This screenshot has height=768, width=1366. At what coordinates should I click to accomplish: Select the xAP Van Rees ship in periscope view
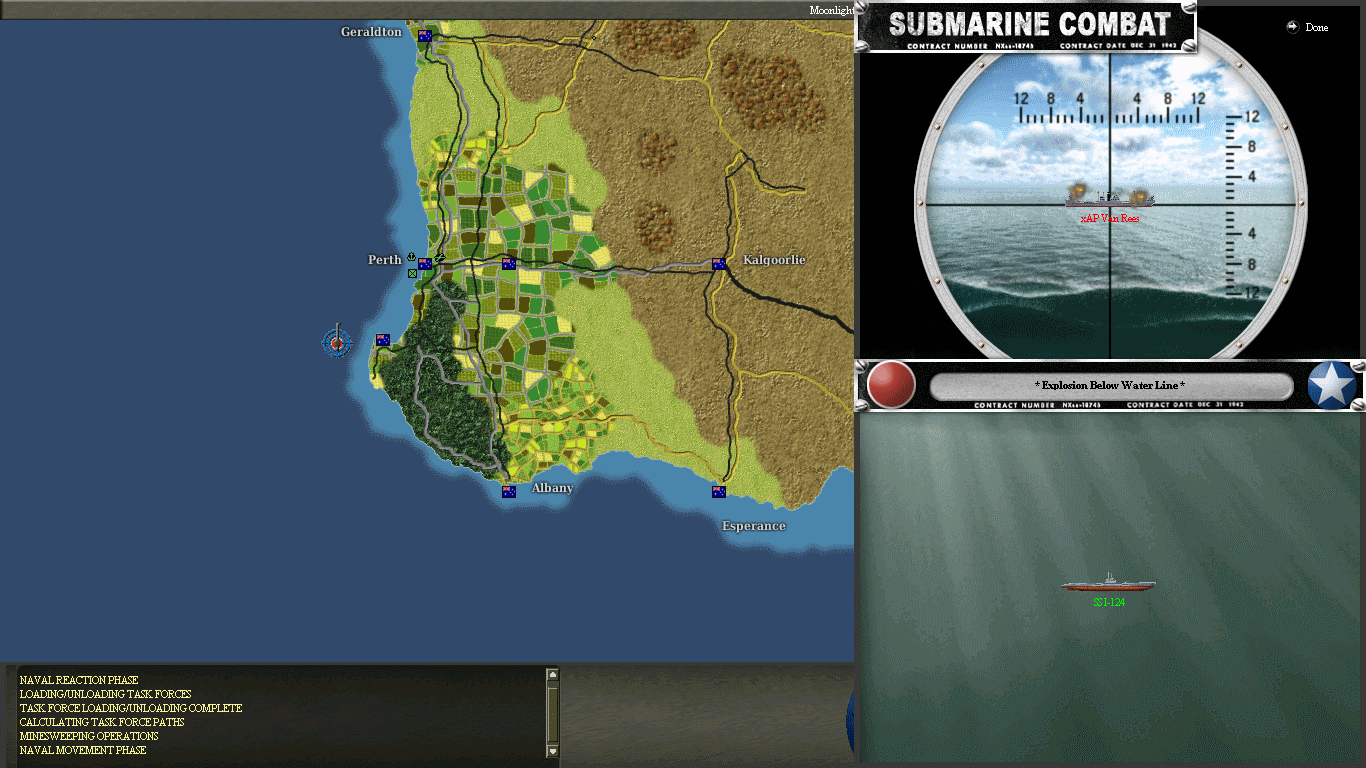pos(1110,198)
